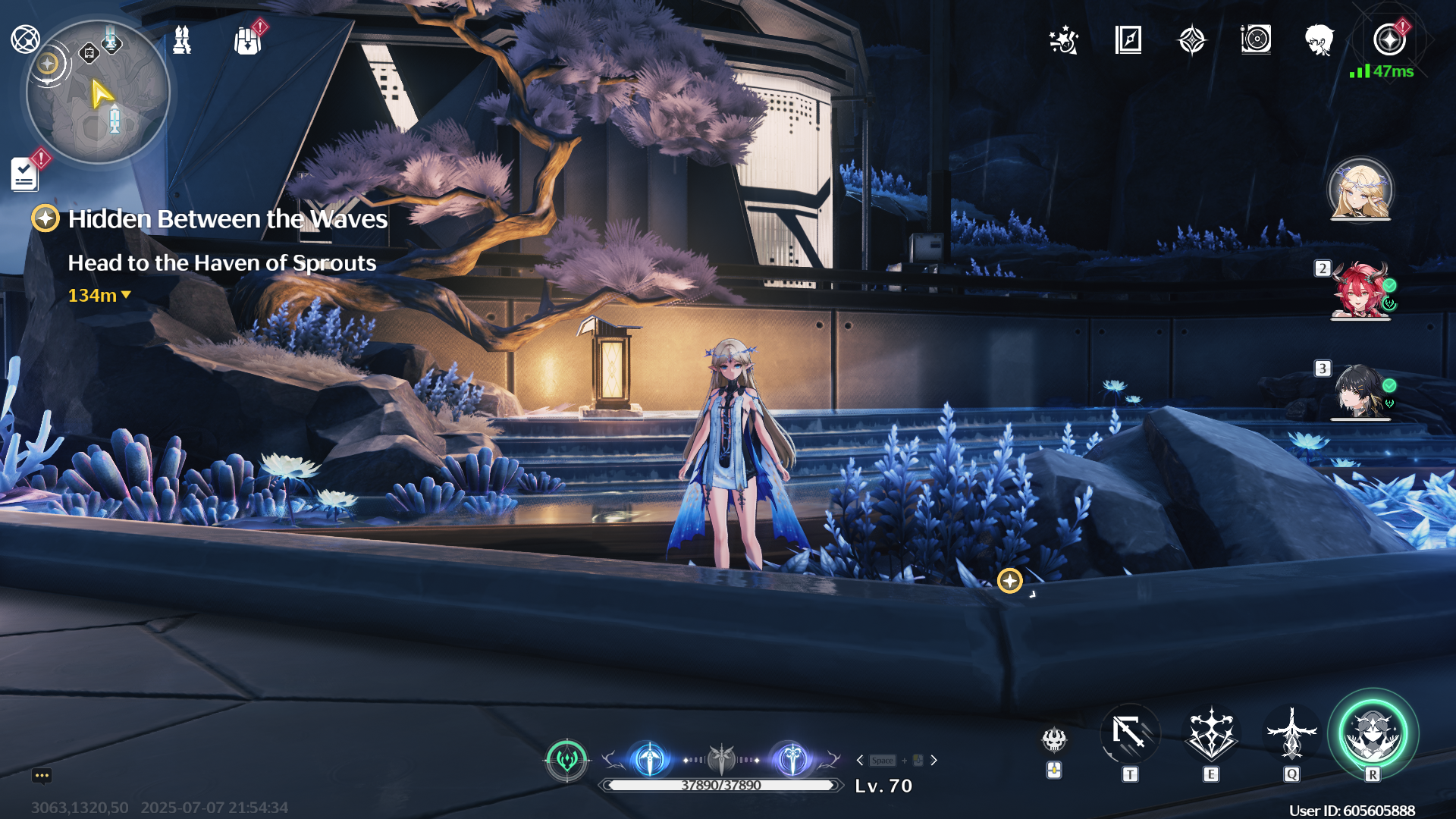
Task: Use the grapple arrow utility icon
Action: pyautogui.click(x=1129, y=733)
